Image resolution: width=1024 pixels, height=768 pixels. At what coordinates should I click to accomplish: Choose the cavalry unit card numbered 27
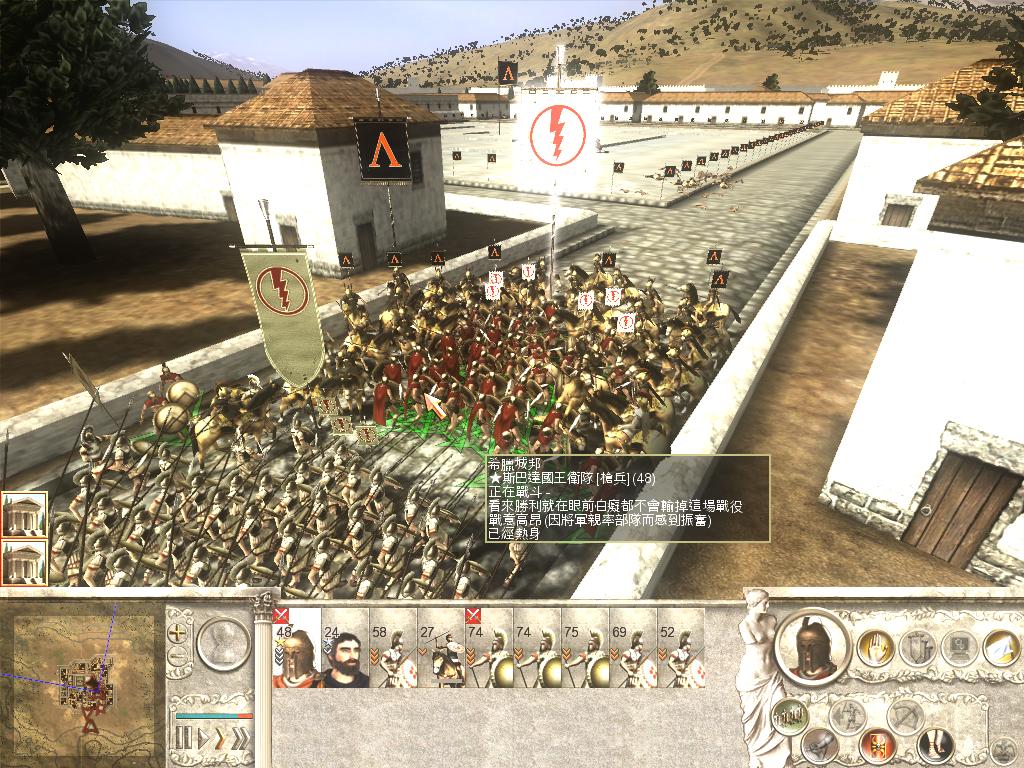point(441,649)
